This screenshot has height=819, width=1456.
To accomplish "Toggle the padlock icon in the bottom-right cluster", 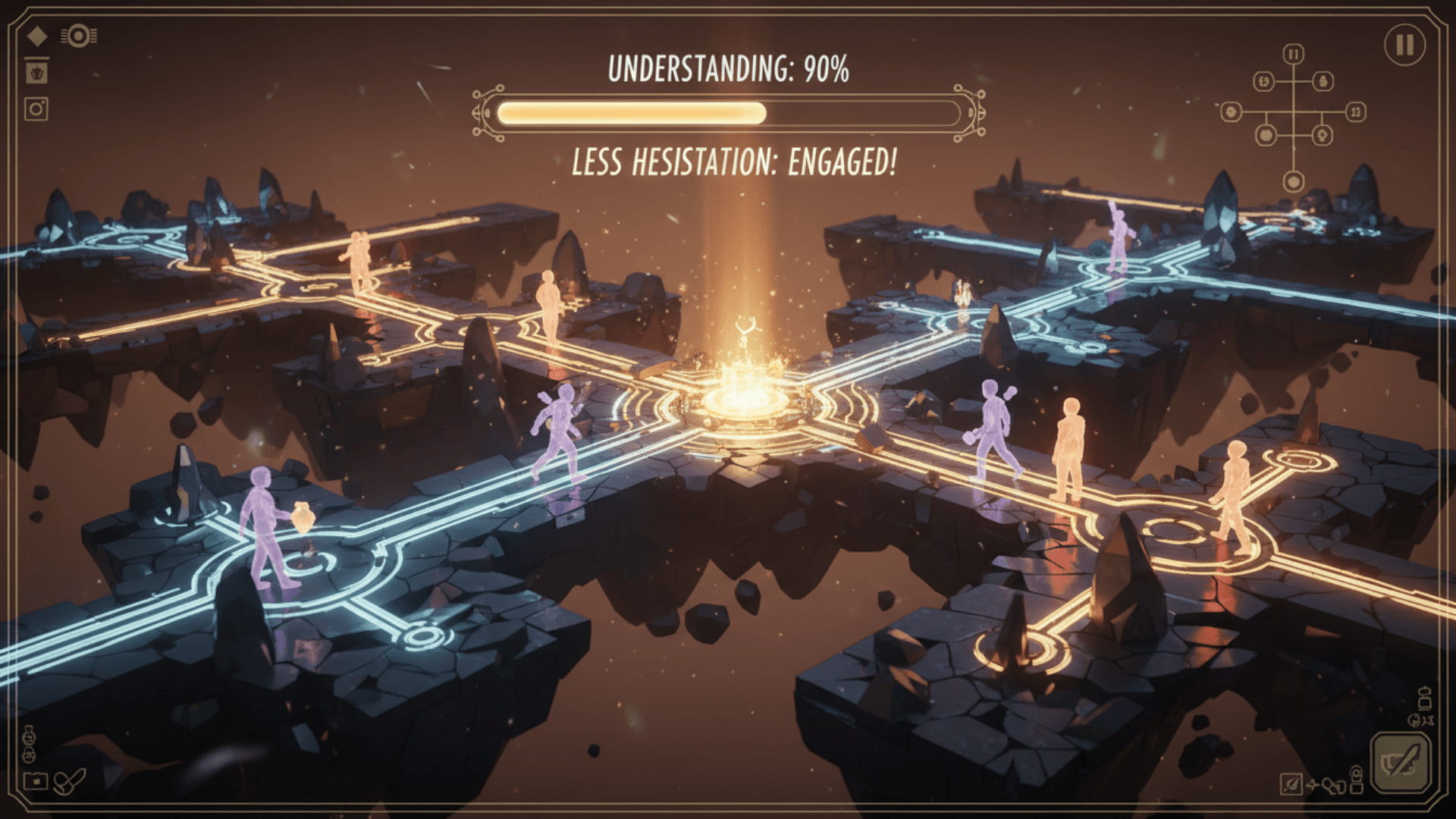I will pos(1357,781).
